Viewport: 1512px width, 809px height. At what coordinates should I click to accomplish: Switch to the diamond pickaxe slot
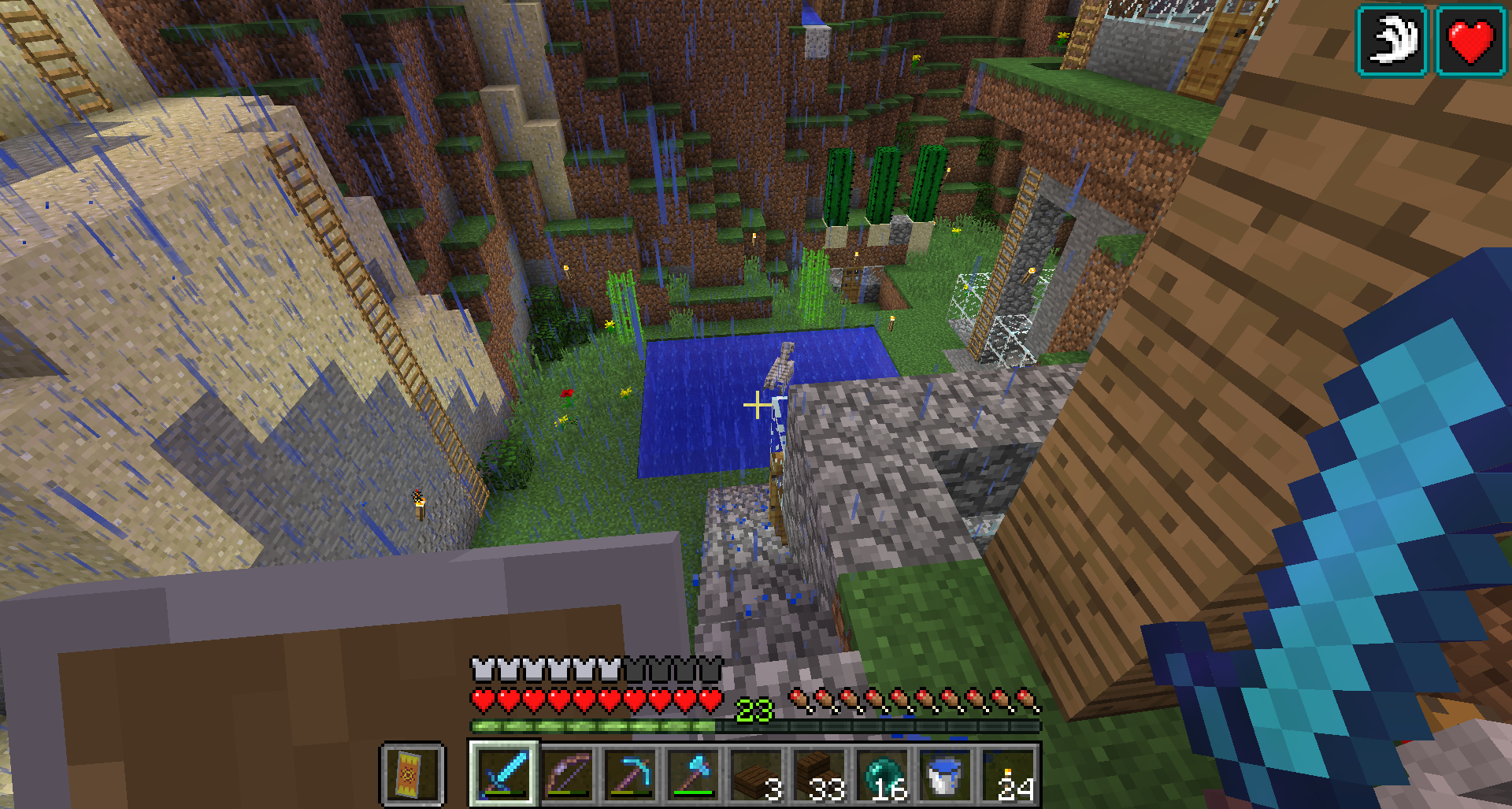point(630,774)
